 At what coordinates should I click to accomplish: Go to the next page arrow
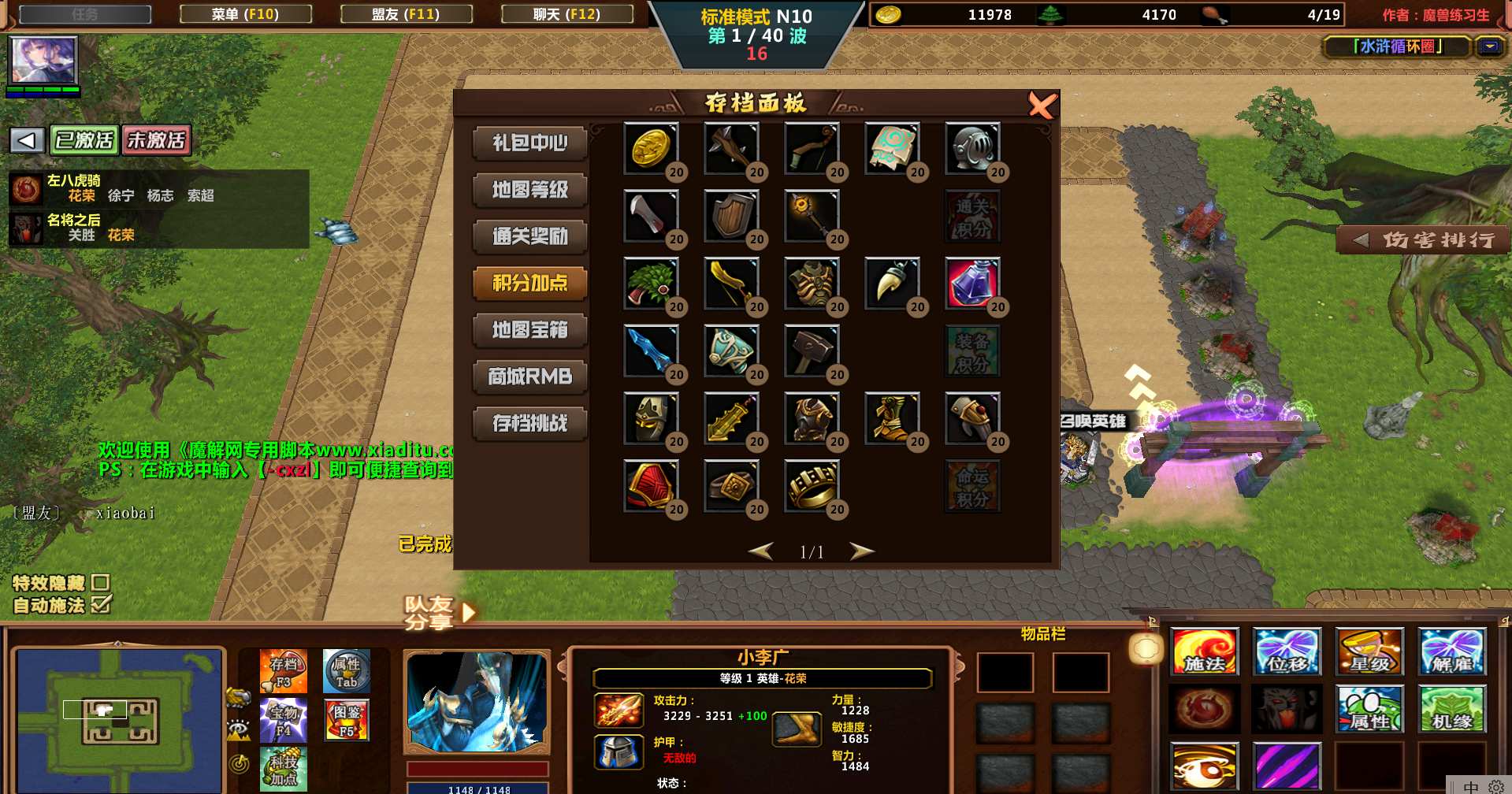coord(861,551)
